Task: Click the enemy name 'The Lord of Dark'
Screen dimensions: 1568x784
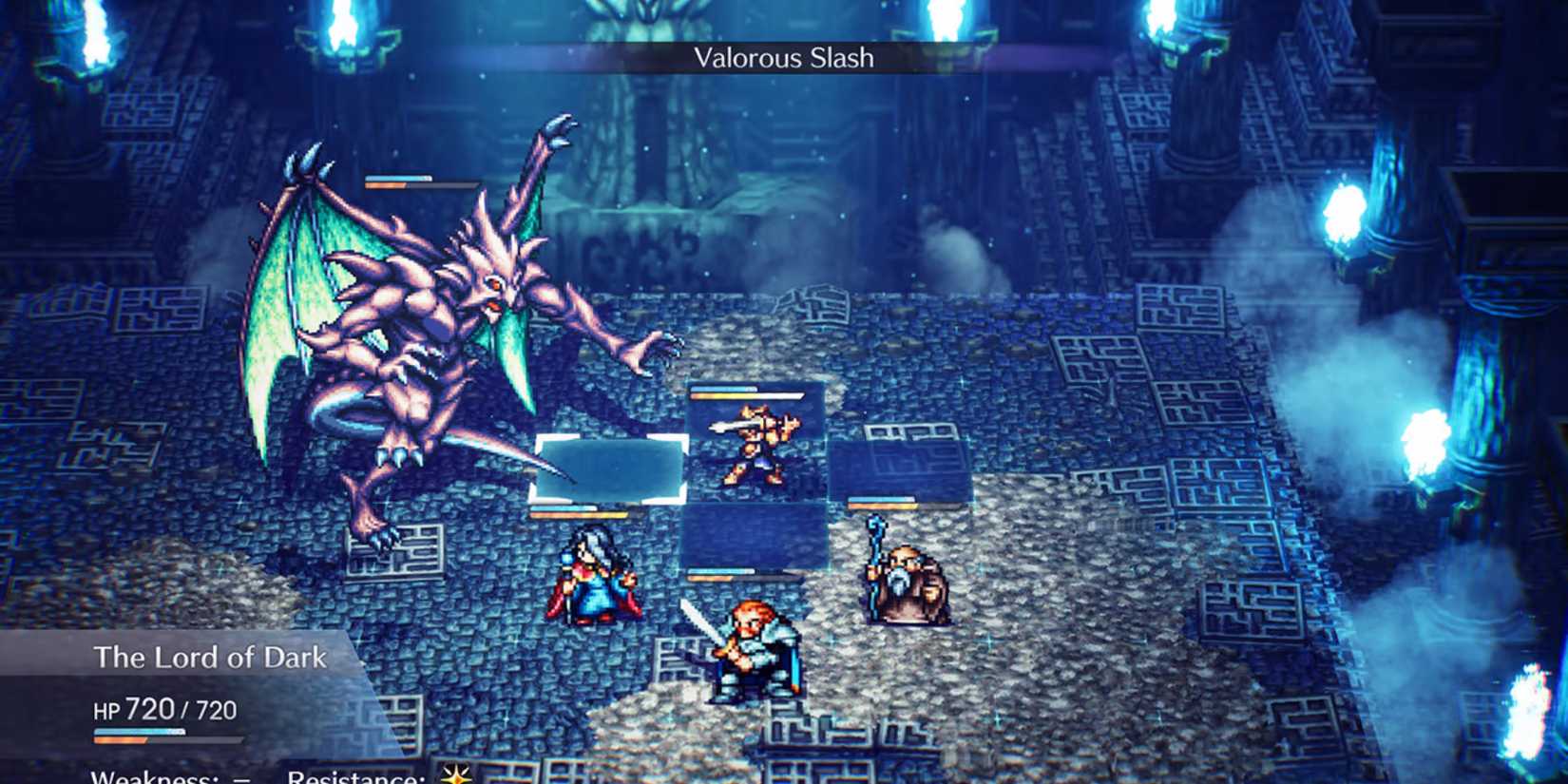Action: [211, 657]
